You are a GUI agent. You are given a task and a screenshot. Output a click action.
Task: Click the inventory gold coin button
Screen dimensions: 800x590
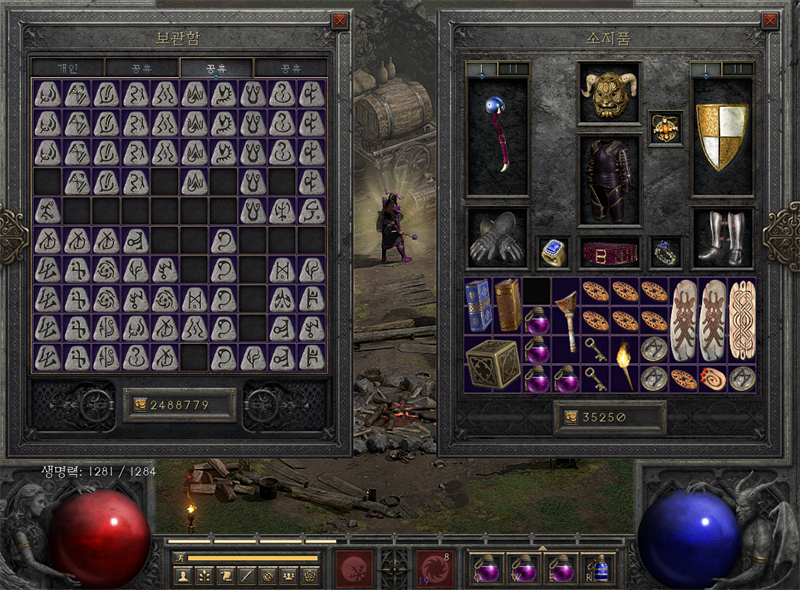click(571, 418)
